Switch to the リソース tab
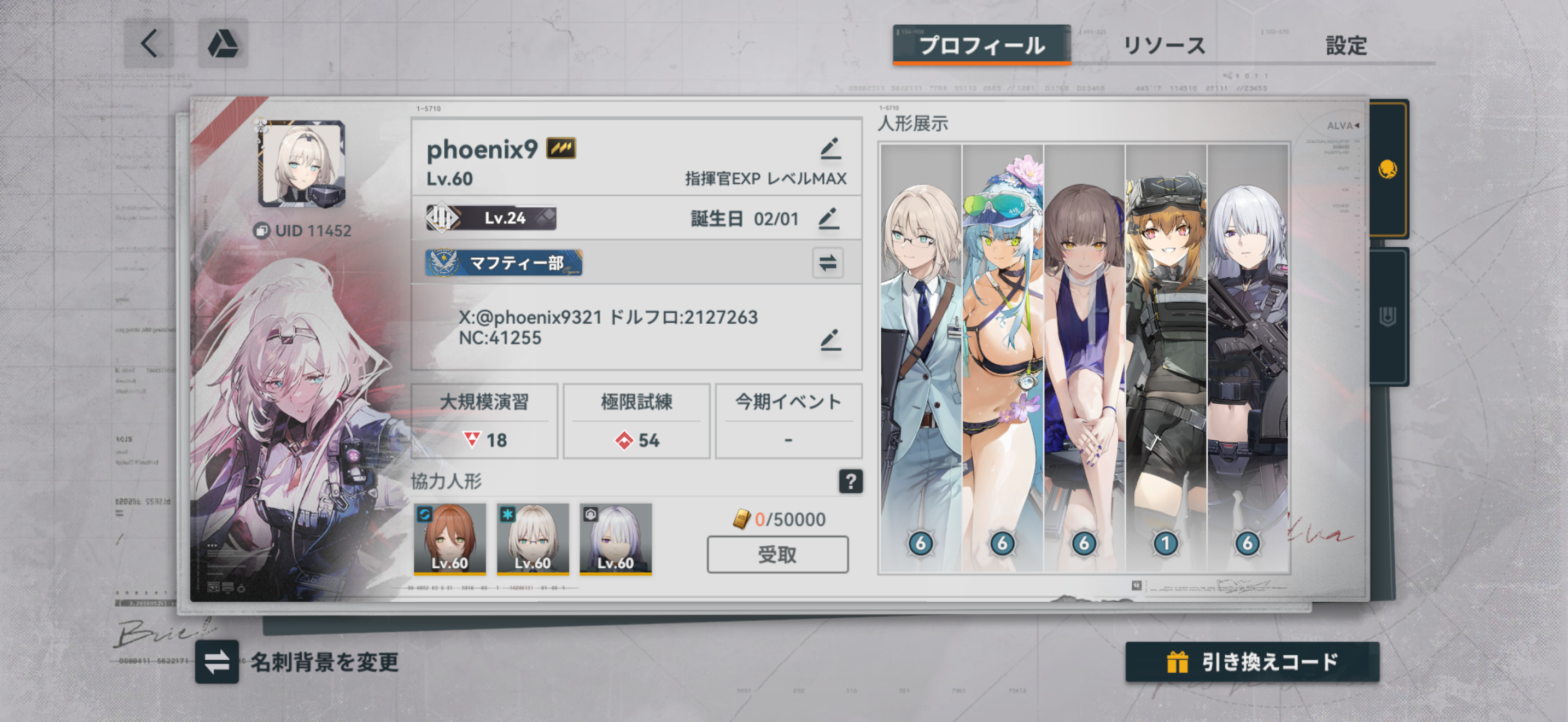Screen dimensions: 1568x722 (x=1163, y=45)
